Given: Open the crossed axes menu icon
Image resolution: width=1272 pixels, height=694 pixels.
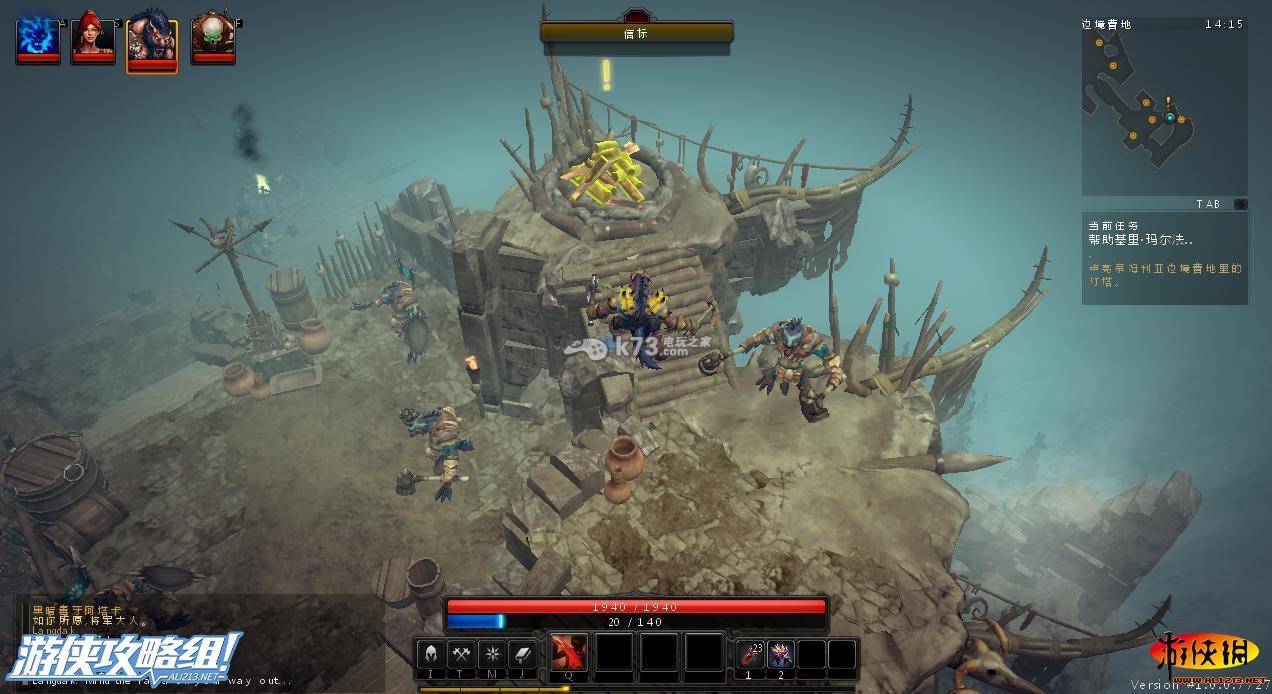Looking at the screenshot, I should tap(461, 653).
